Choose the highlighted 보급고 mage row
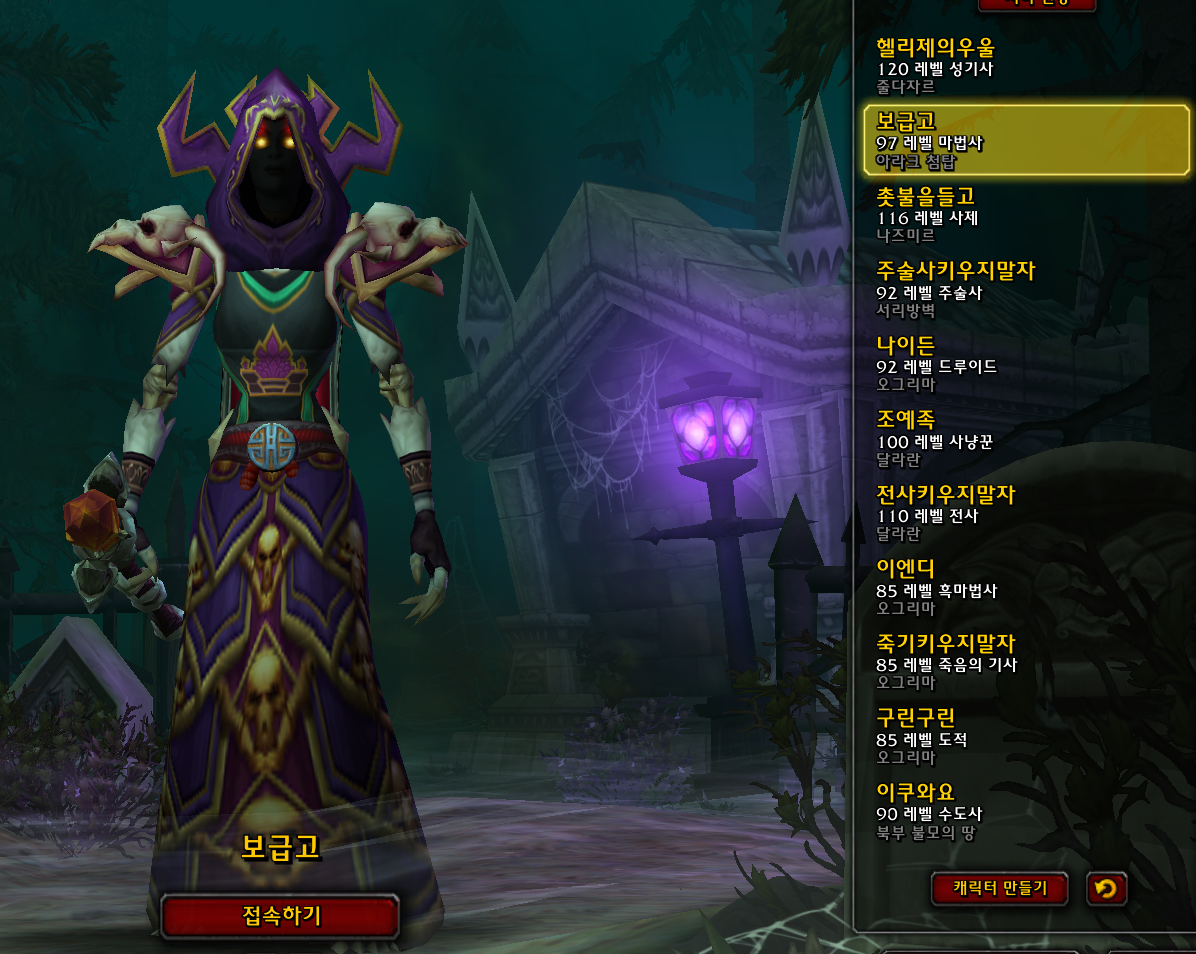The height and width of the screenshot is (954, 1196). coord(1025,140)
